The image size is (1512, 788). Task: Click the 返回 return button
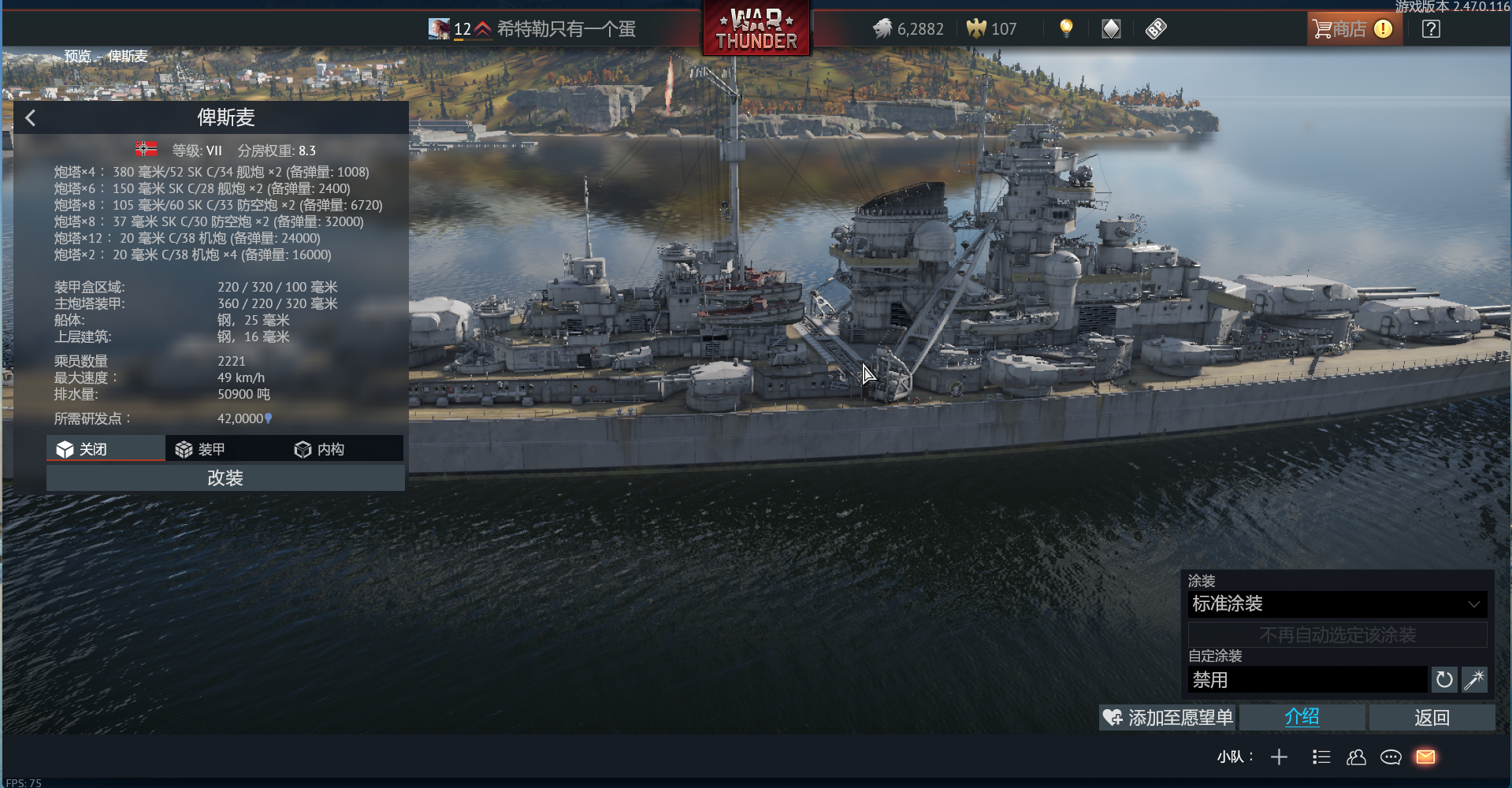coord(1431,718)
